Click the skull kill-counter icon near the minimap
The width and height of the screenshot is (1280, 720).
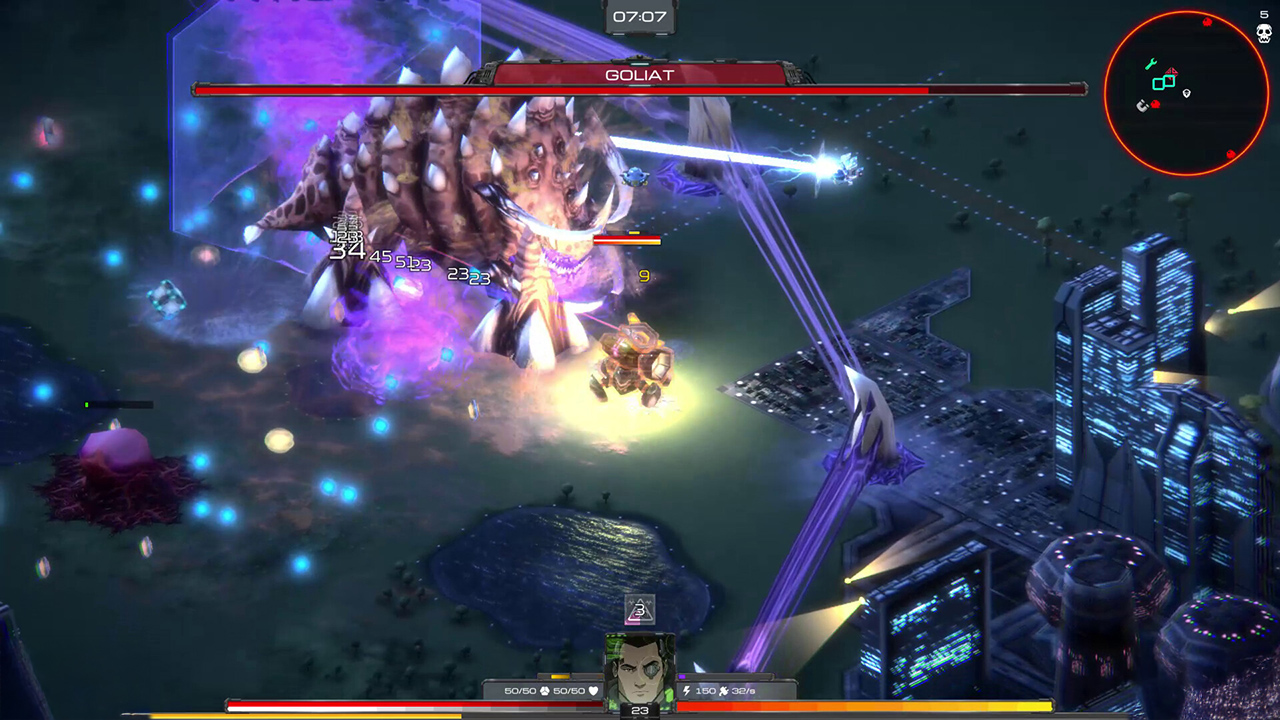[1263, 32]
